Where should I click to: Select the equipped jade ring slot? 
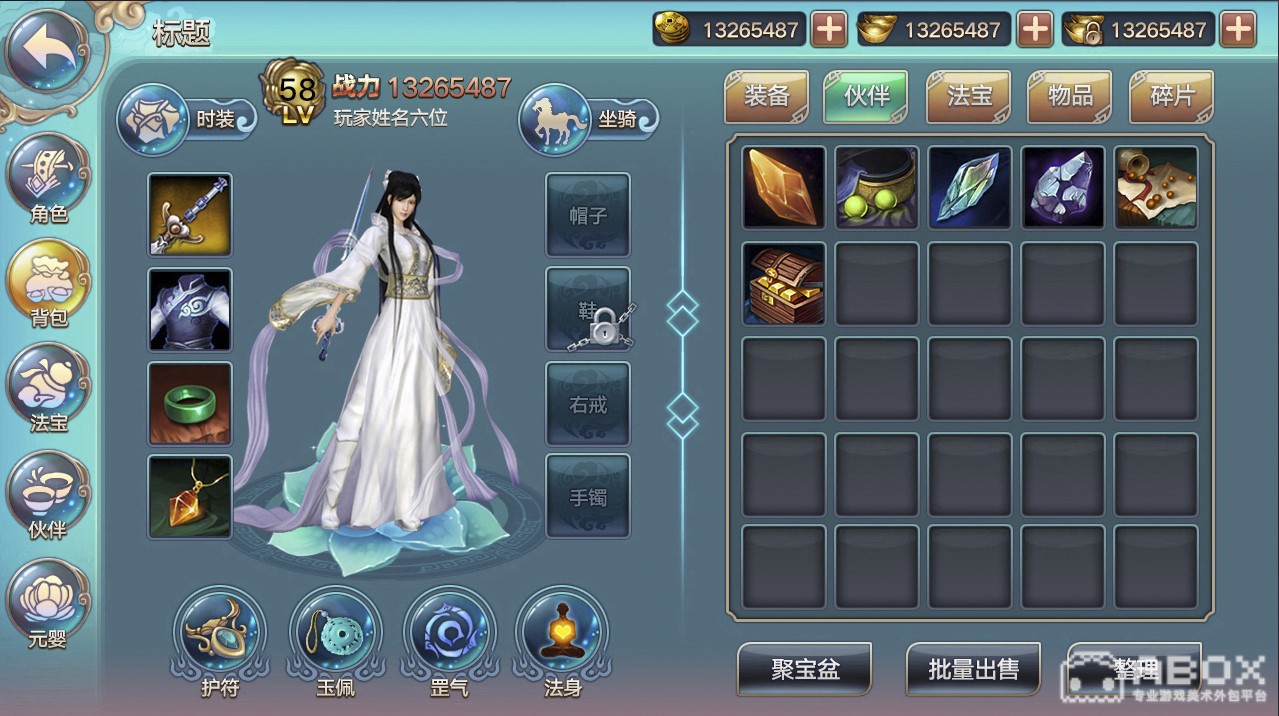(190, 403)
